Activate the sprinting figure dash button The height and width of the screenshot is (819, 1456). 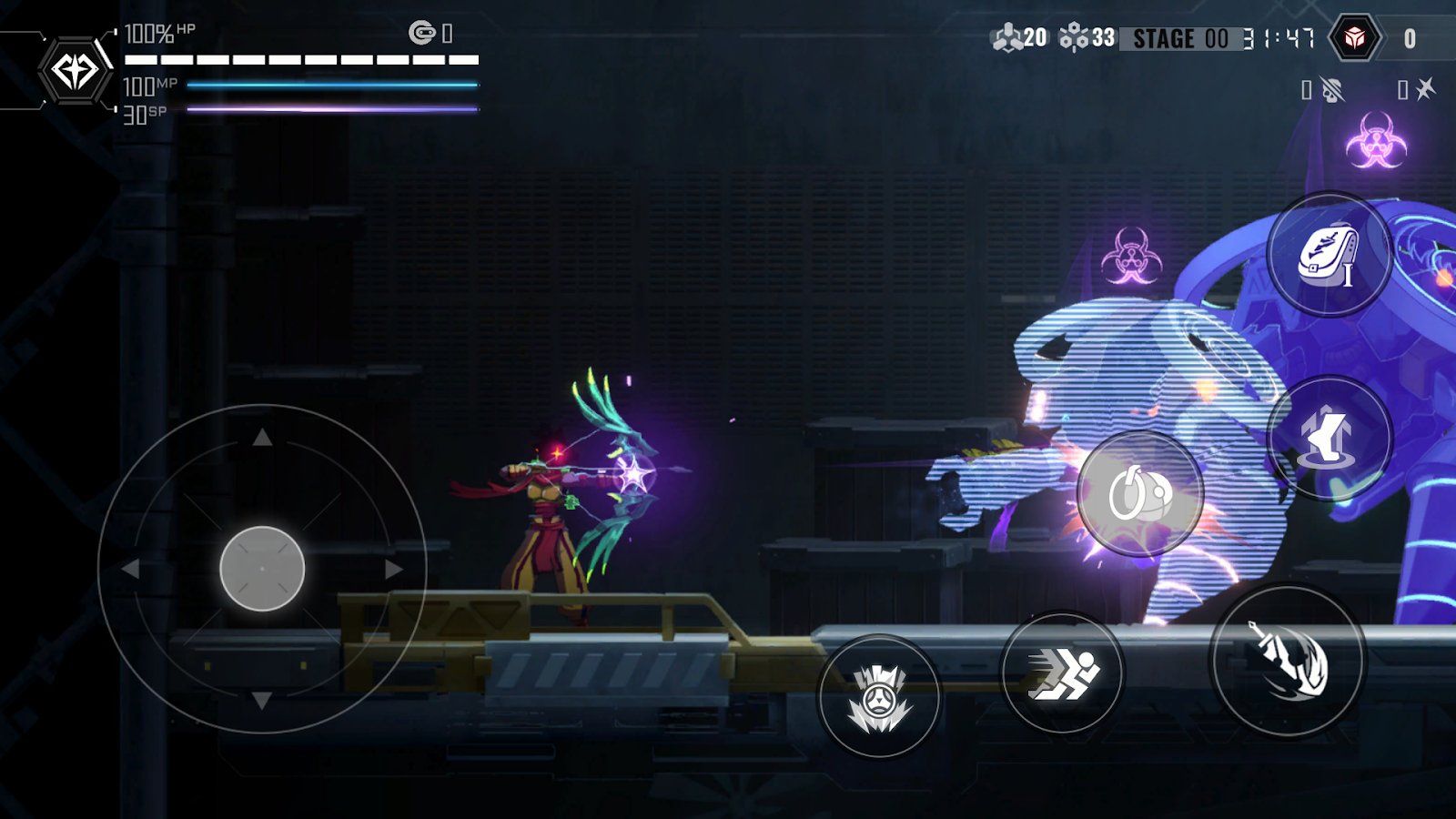click(x=1062, y=674)
